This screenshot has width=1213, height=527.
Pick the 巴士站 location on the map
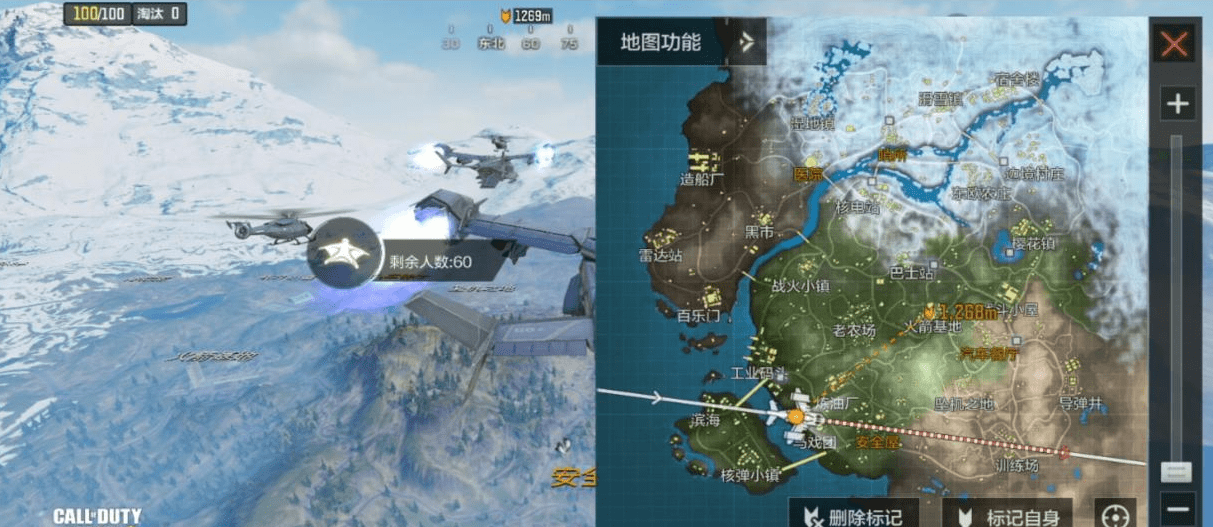point(912,272)
